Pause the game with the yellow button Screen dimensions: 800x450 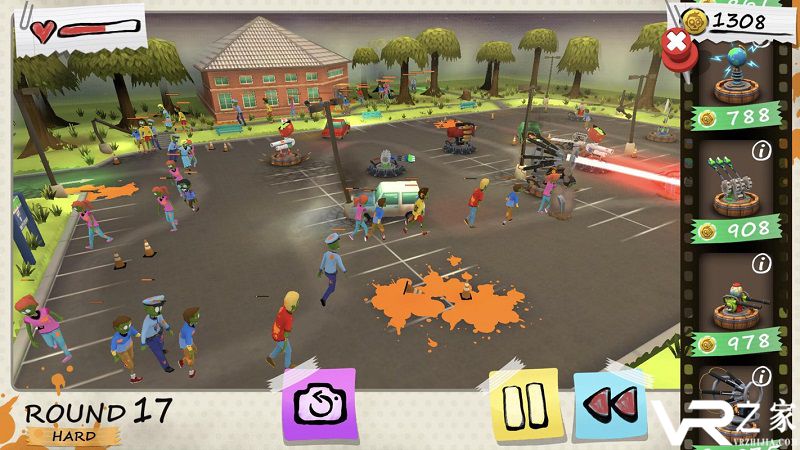(x=523, y=404)
